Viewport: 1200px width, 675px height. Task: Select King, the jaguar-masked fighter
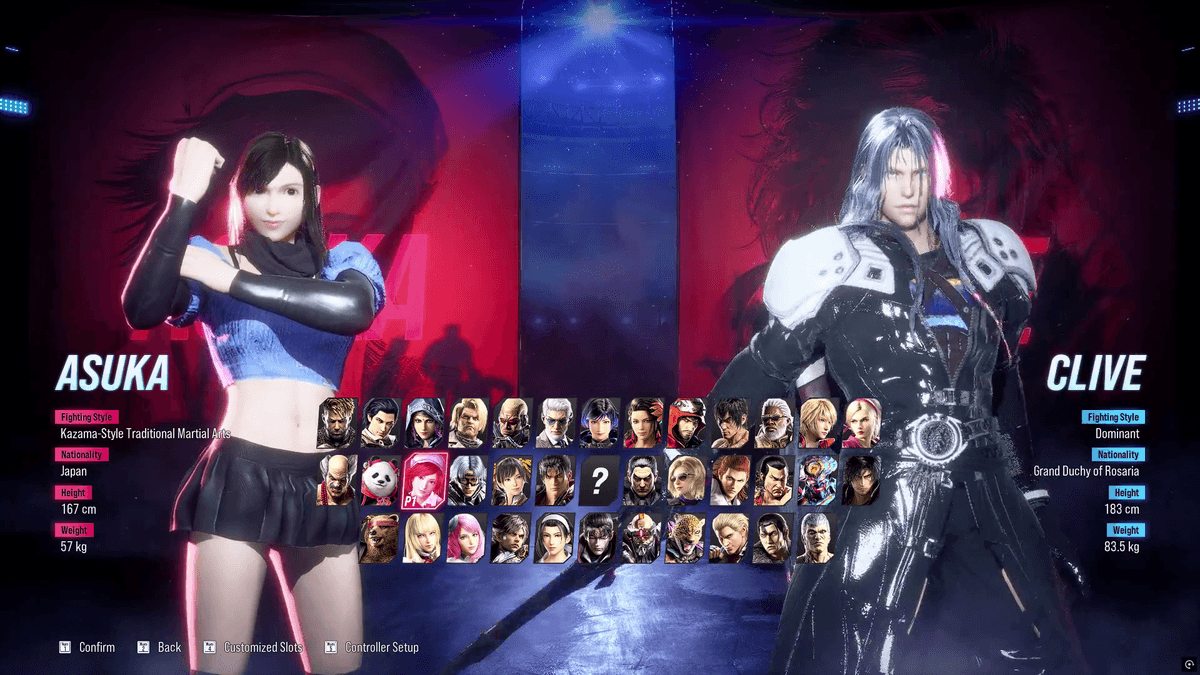pyautogui.click(x=686, y=539)
